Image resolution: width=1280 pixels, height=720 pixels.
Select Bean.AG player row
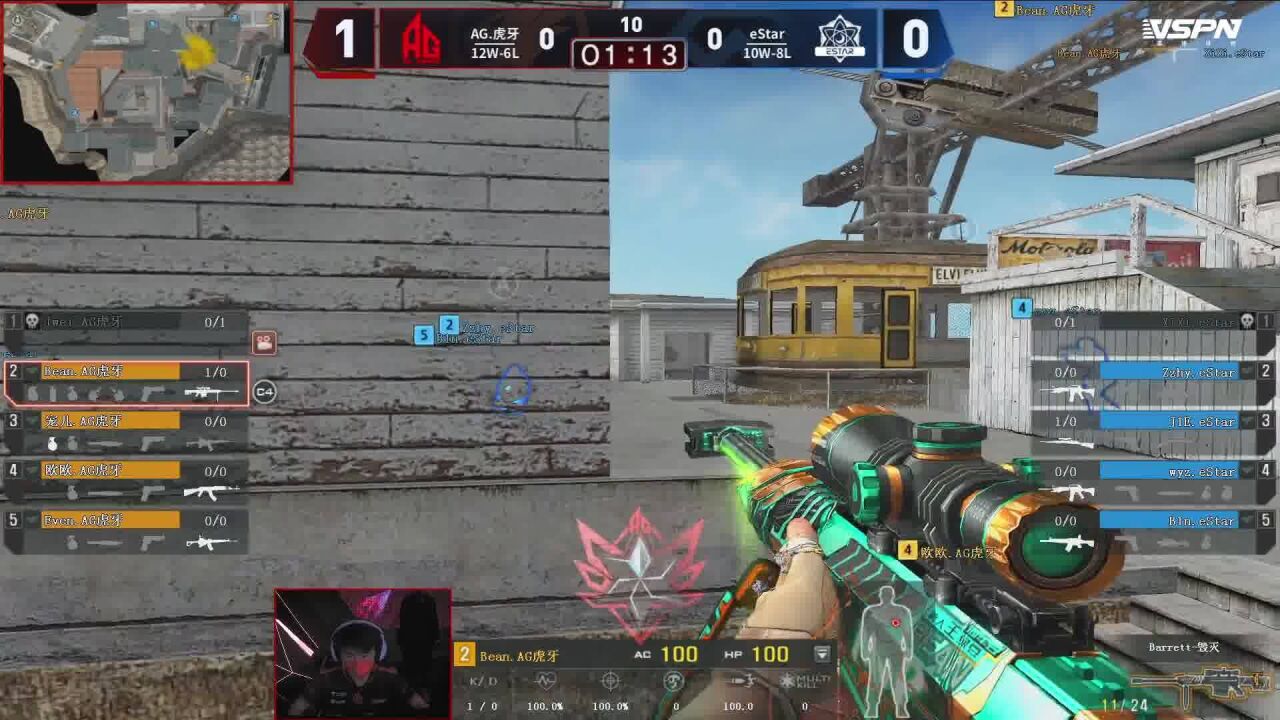(x=127, y=383)
